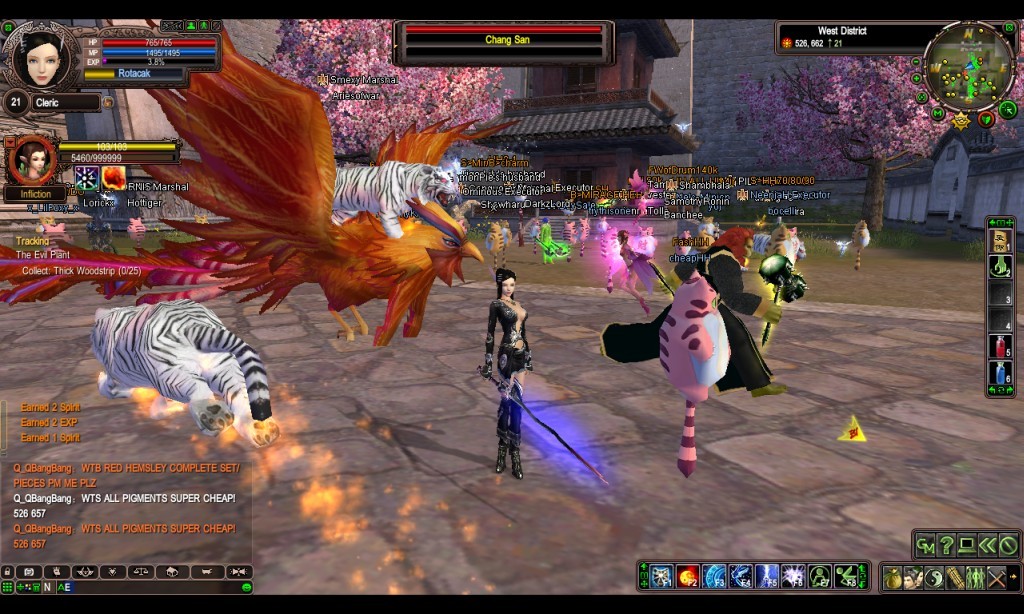Select the pet portrait Infliction

33,160
